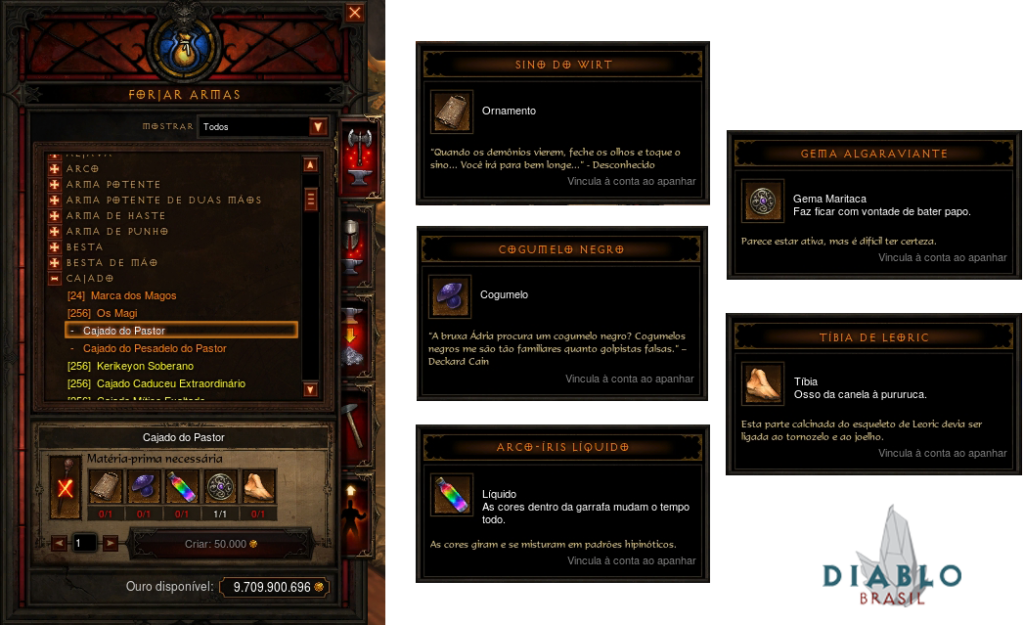The width and height of the screenshot is (1024, 625).
Task: Decrease the craft quantity by one
Action: click(59, 543)
